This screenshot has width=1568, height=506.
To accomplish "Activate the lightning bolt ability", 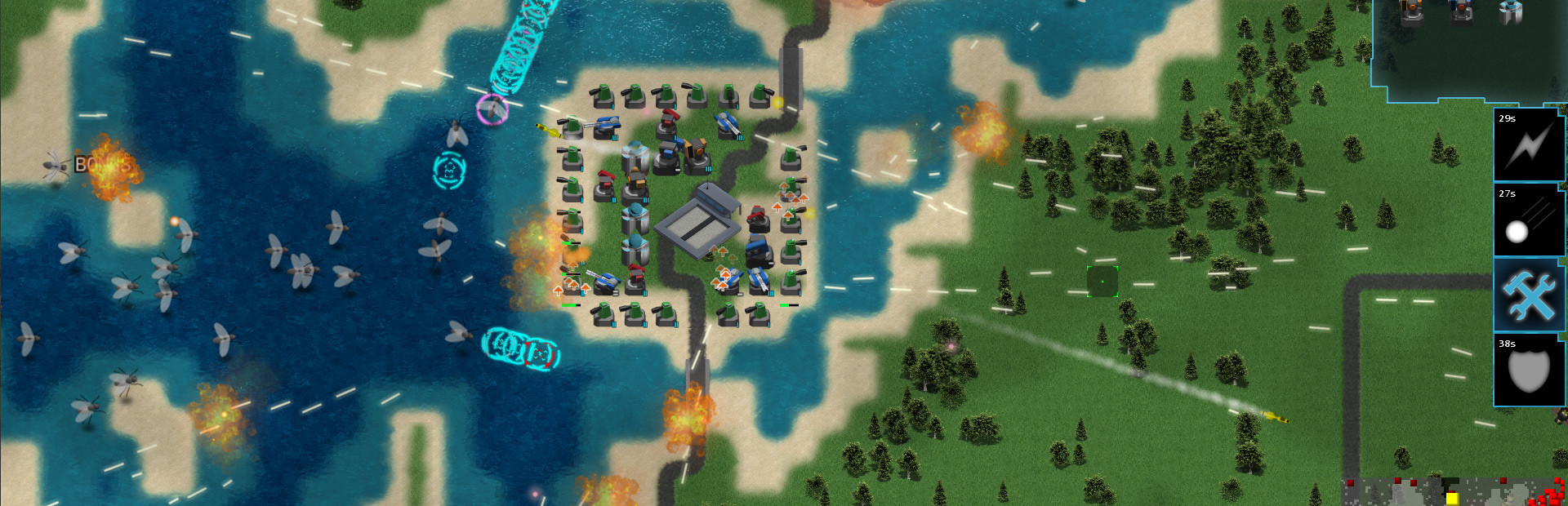I will [x=1528, y=145].
